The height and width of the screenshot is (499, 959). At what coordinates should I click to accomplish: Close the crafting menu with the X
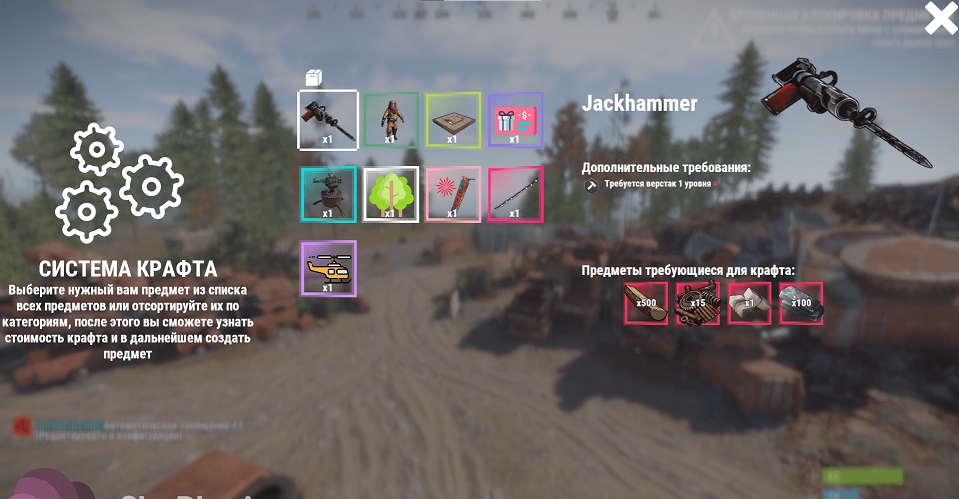point(940,19)
